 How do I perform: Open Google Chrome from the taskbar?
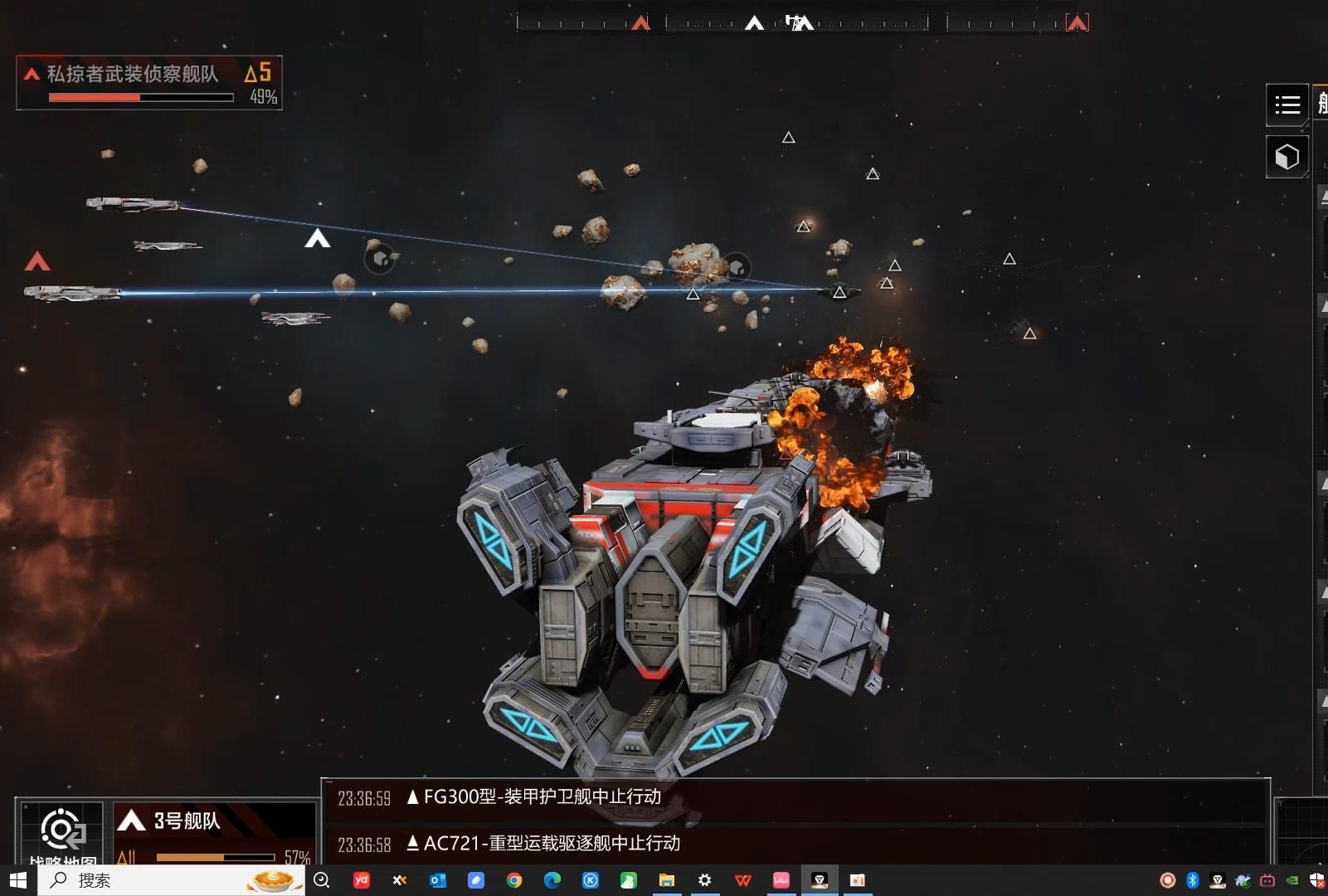coord(514,880)
